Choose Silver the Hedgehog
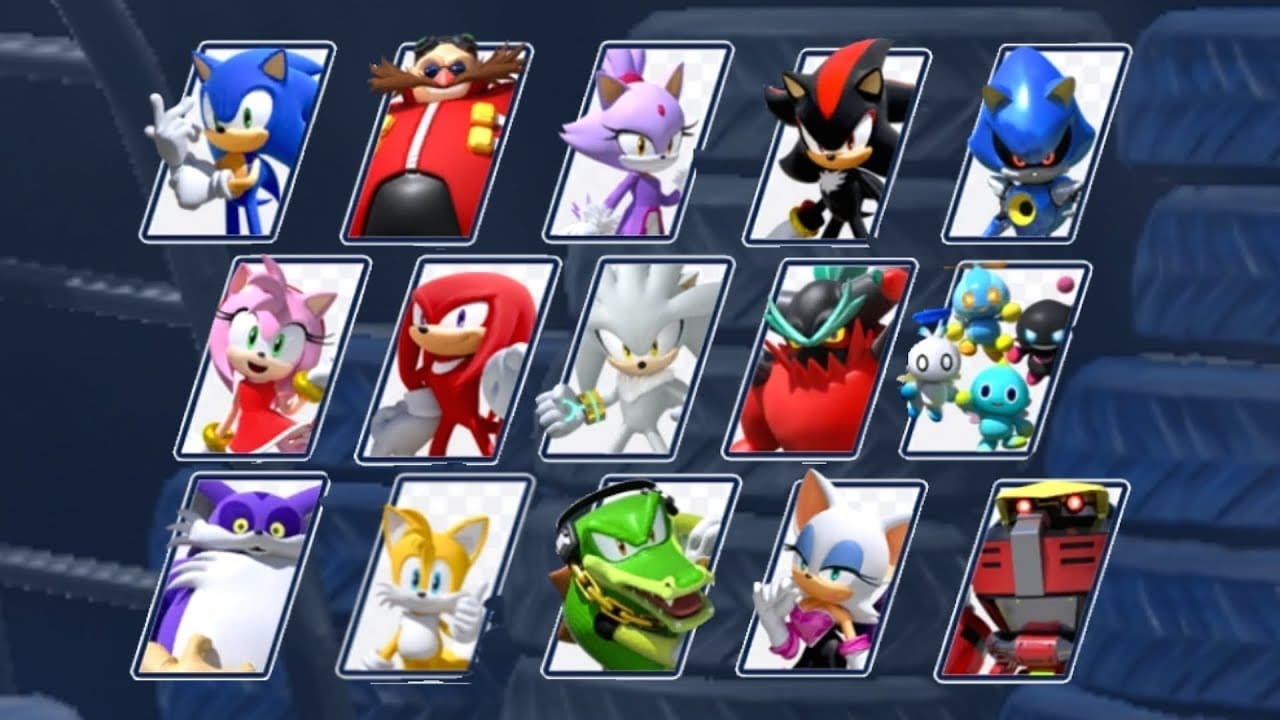Screen dimensions: 1280x720 (x=650, y=360)
